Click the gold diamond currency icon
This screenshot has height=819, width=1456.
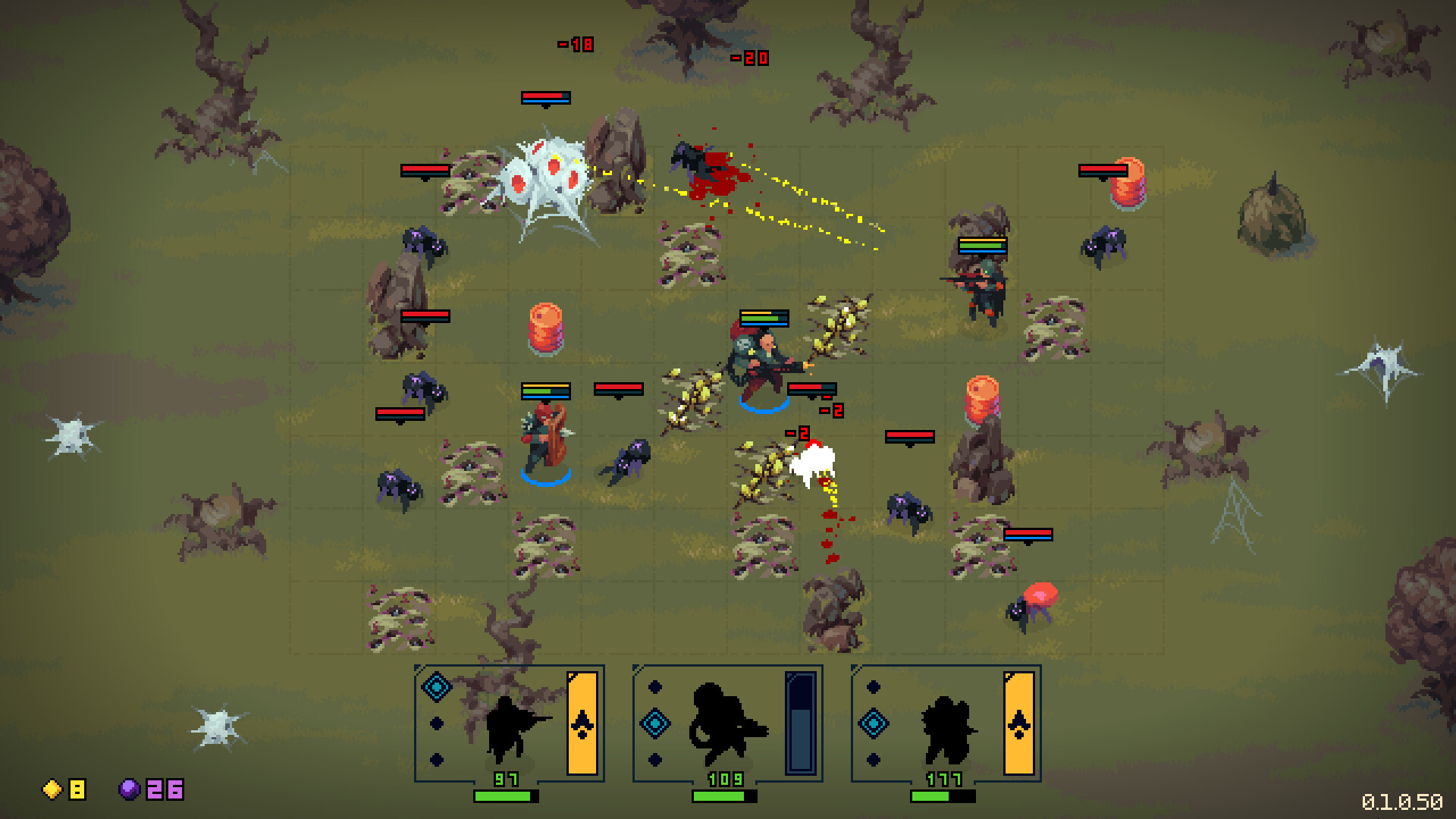pyautogui.click(x=52, y=790)
